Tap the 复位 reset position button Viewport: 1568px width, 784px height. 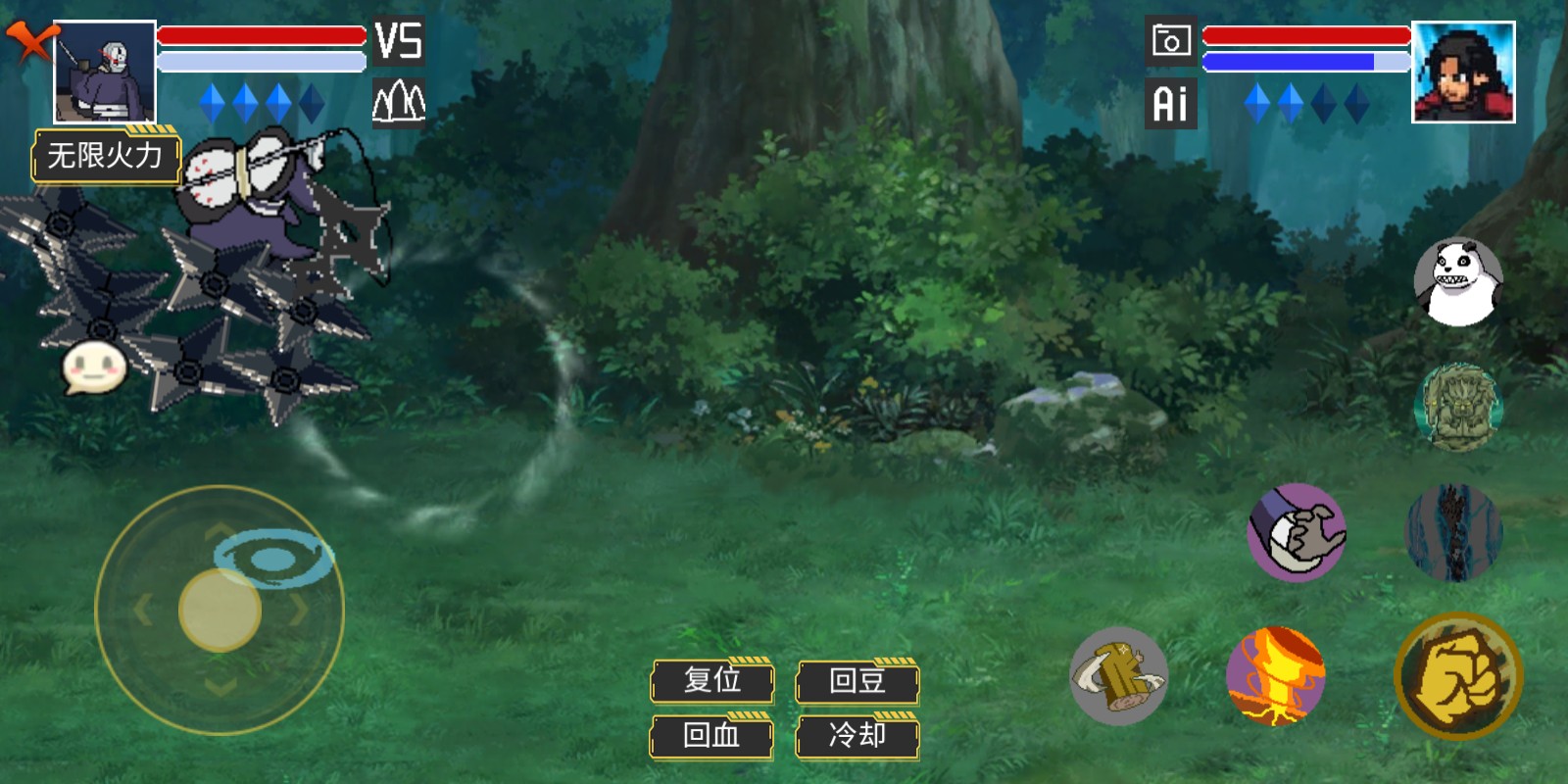click(712, 680)
